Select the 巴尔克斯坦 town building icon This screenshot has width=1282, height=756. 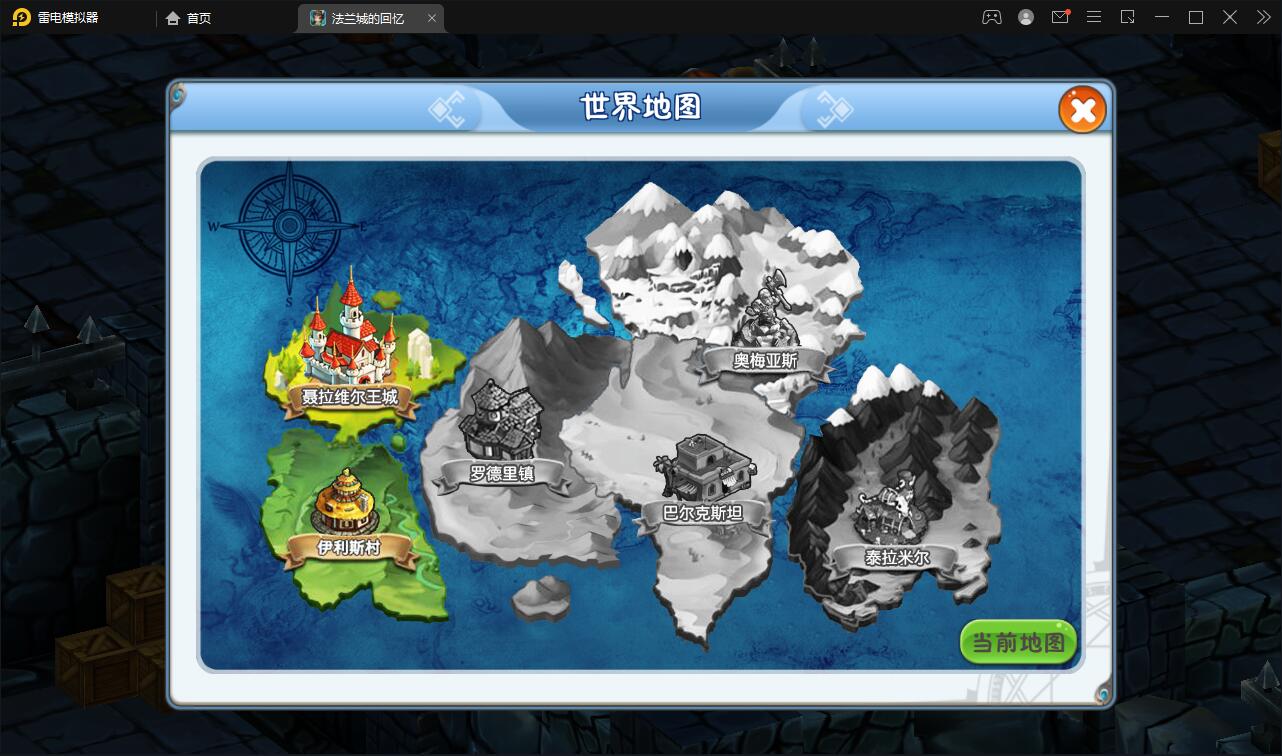click(705, 465)
